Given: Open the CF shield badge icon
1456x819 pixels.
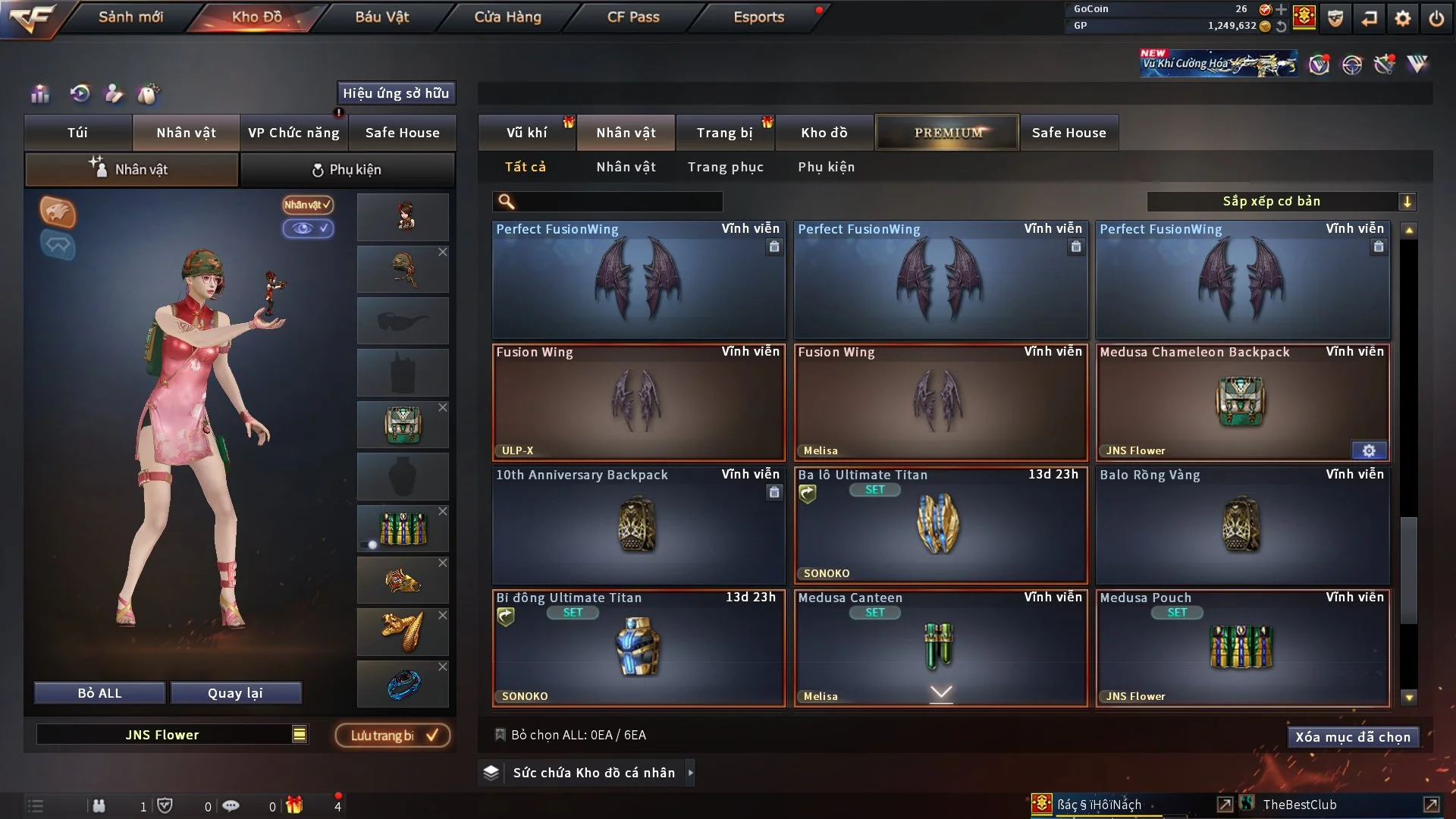Looking at the screenshot, I should [1334, 17].
